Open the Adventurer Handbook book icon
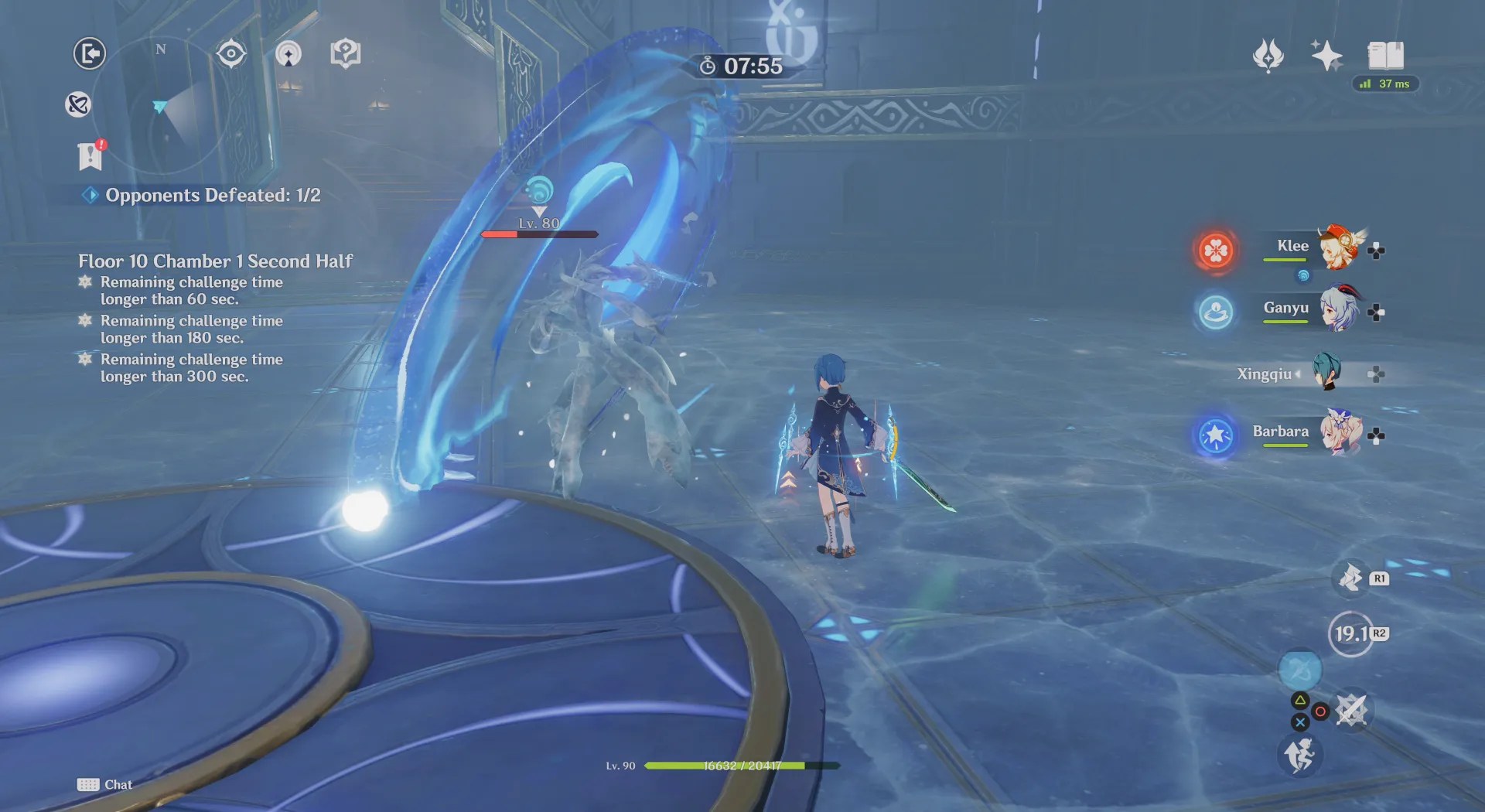 [x=1388, y=56]
